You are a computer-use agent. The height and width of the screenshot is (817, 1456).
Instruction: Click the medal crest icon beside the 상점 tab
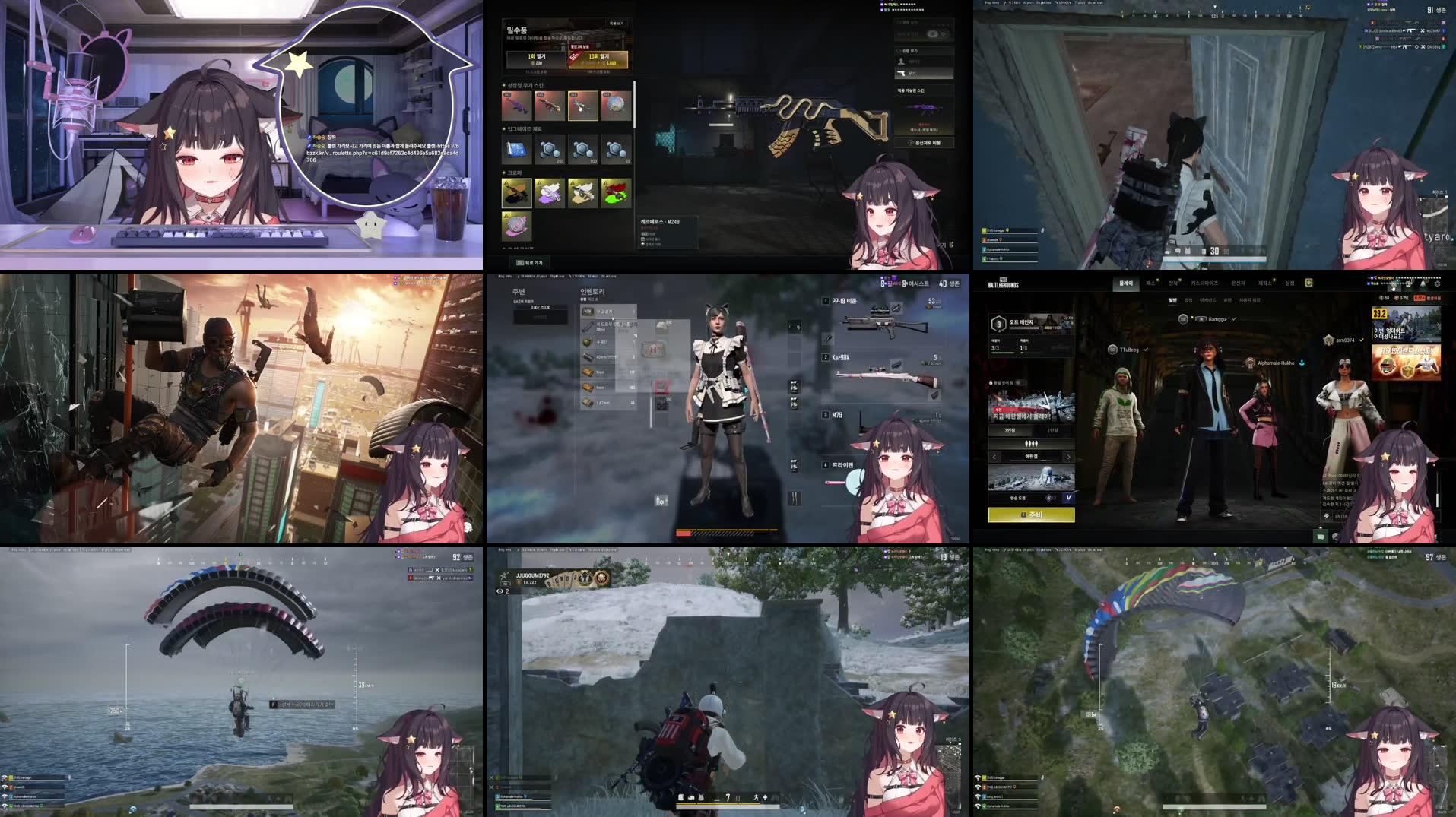[1310, 282]
